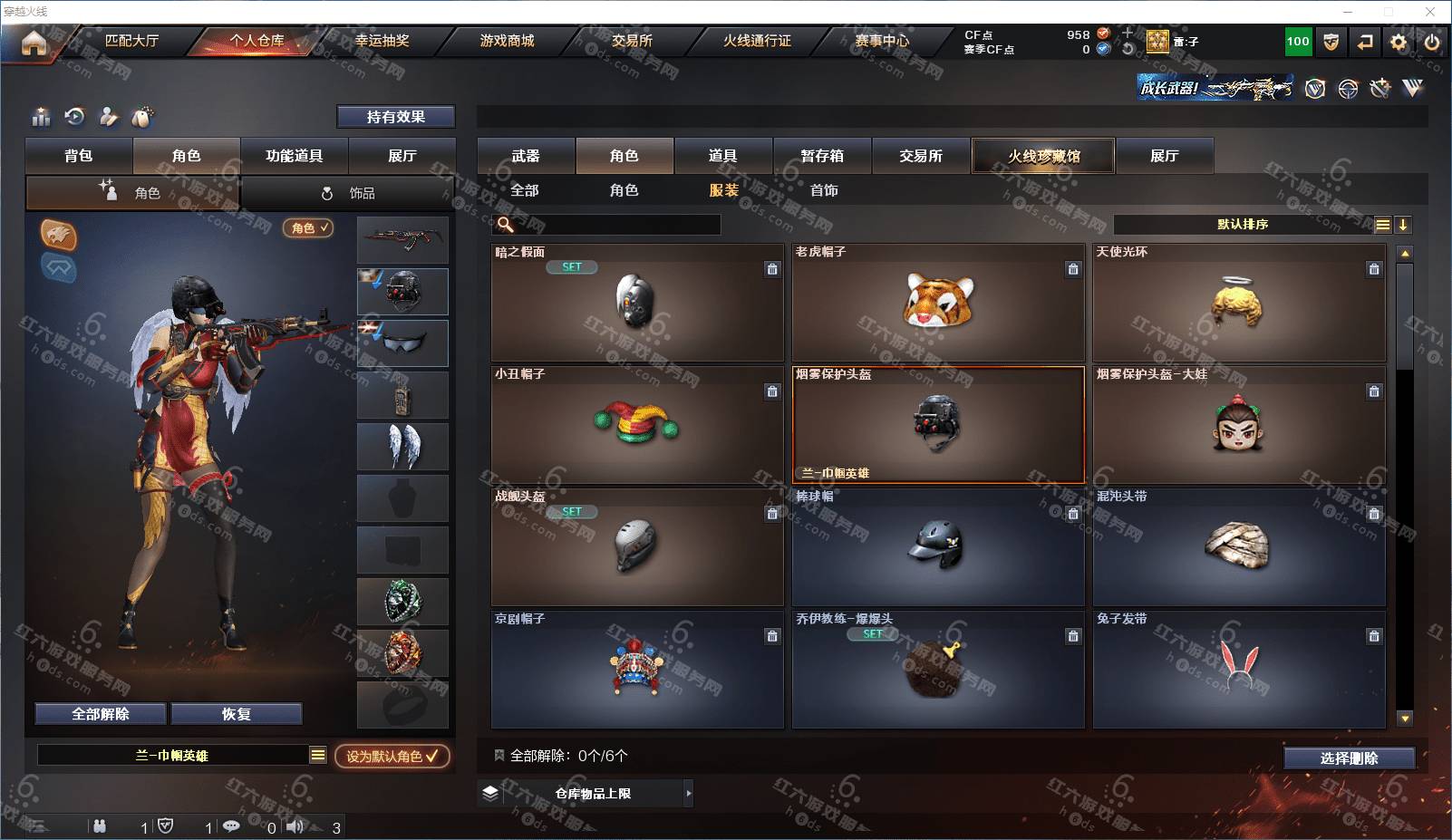Pick the 天使光环 halo item

click(x=1238, y=303)
